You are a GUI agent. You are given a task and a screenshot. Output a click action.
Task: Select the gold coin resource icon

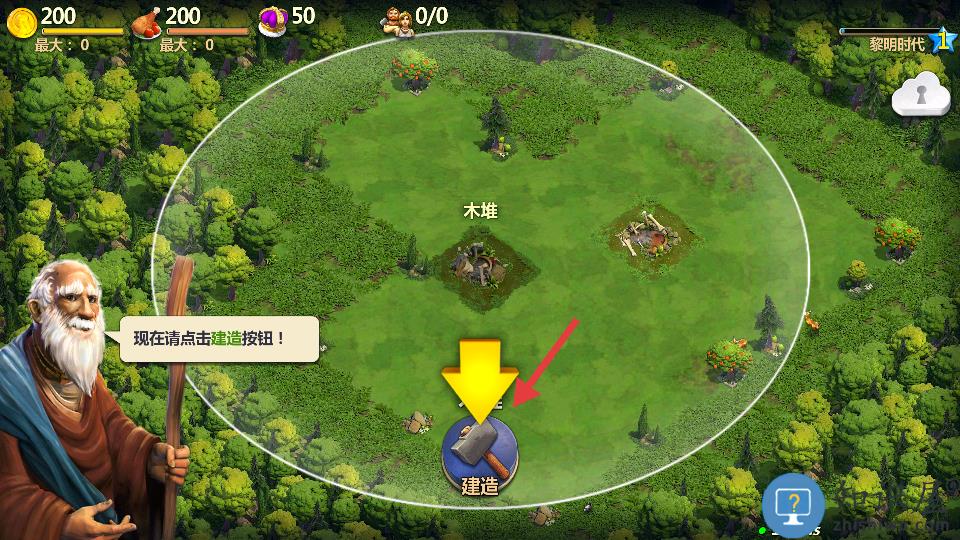coord(21,19)
